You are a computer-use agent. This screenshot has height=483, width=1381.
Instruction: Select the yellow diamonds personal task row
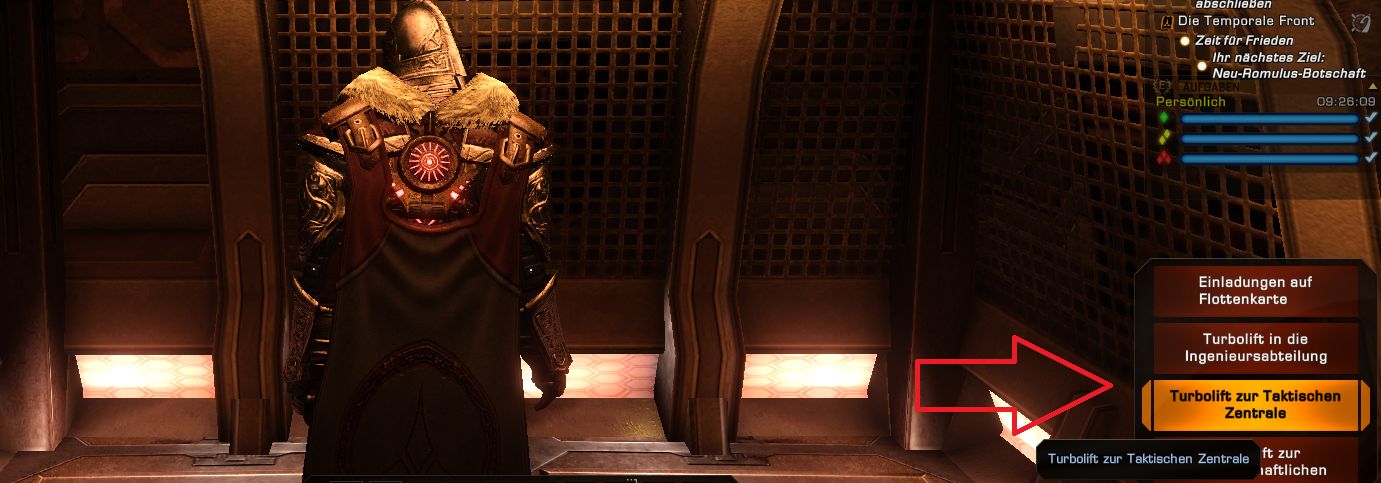1268,139
